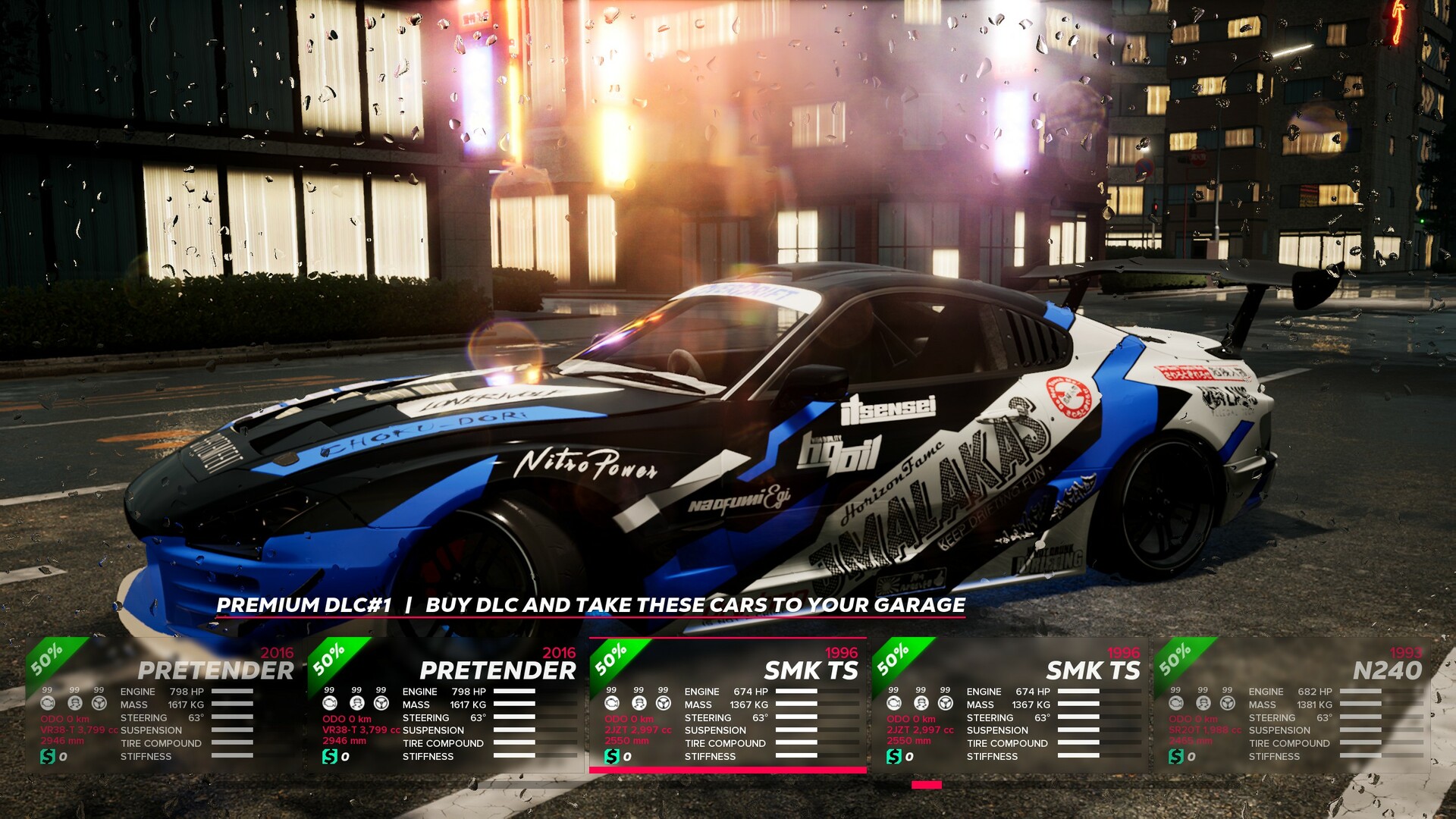This screenshot has width=1456, height=819.
Task: Expand the TIRE COMPOUND stat on first SMK TS card
Action: [x=724, y=743]
